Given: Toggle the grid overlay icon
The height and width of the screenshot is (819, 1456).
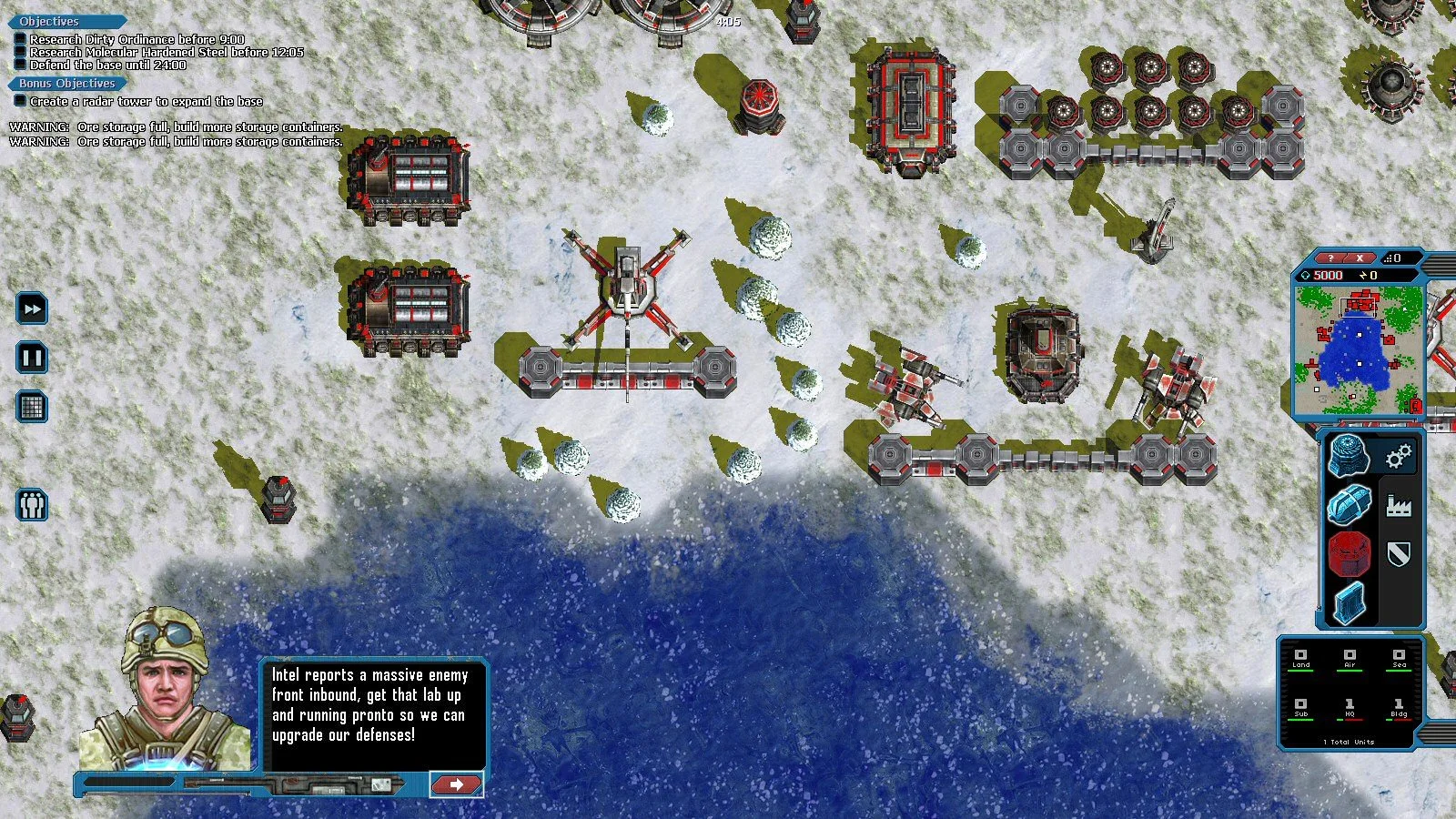Looking at the screenshot, I should (31, 408).
